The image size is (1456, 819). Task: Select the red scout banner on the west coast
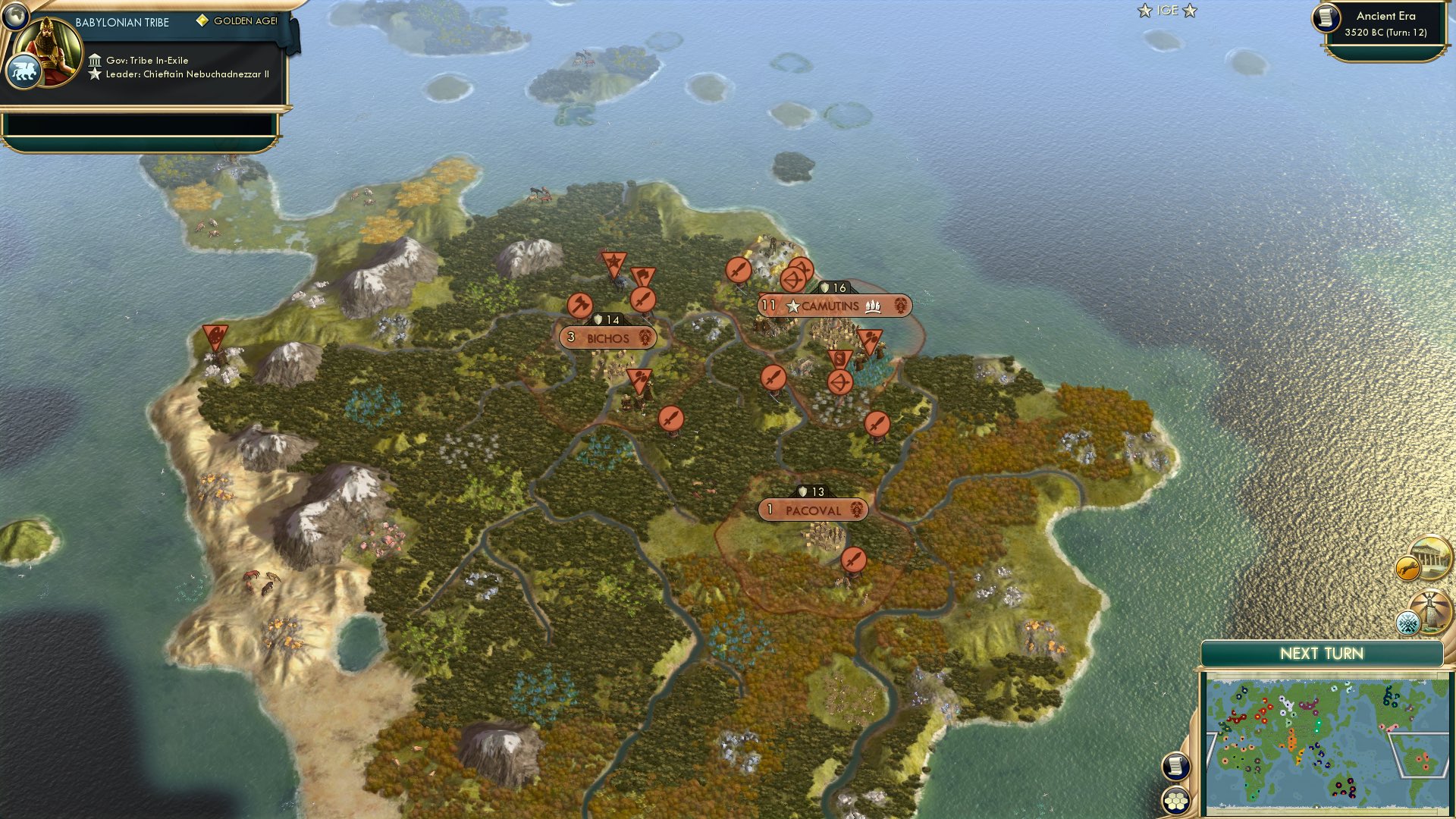point(214,334)
